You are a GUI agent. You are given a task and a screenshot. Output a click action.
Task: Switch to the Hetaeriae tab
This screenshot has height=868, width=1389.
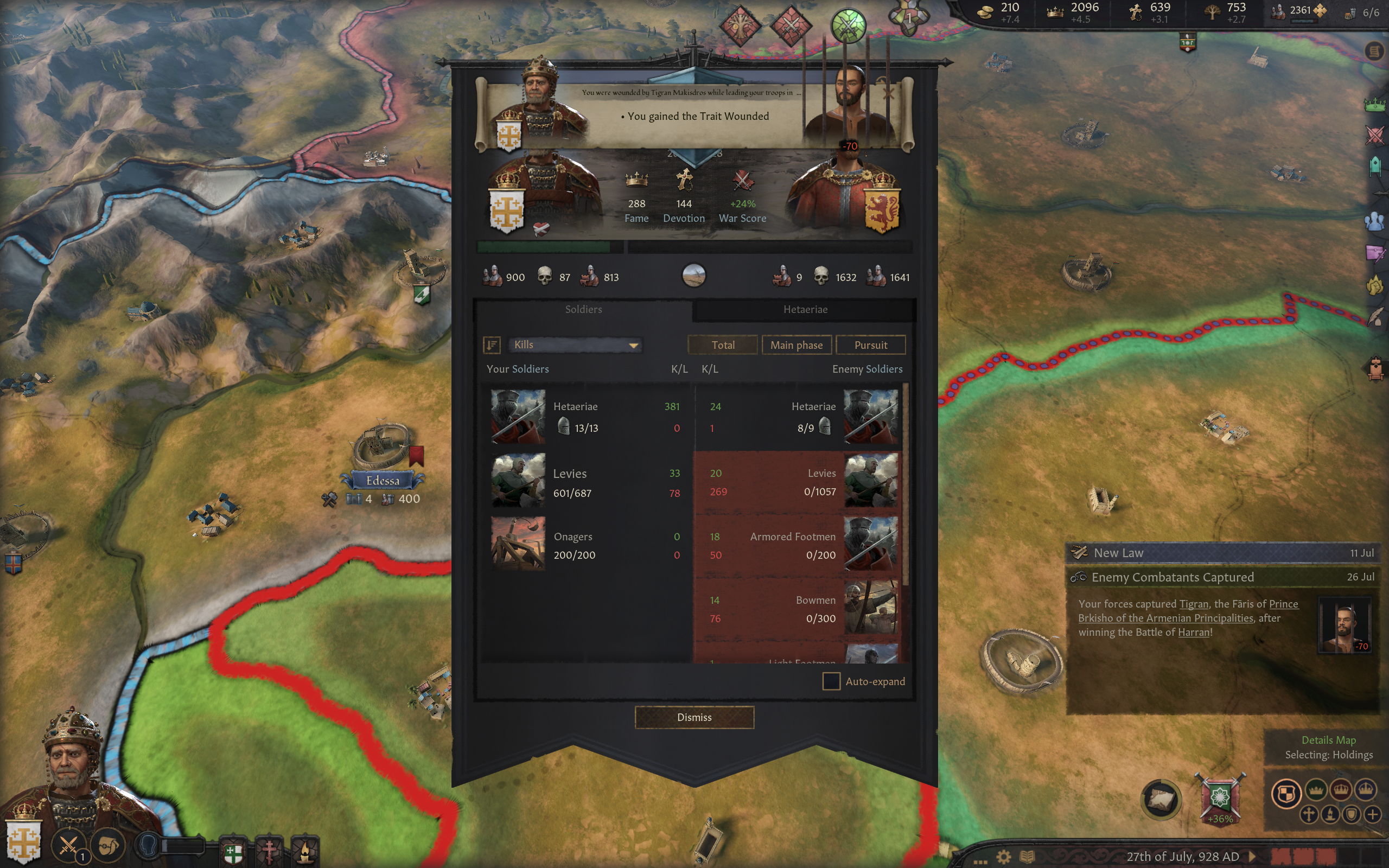tap(805, 309)
